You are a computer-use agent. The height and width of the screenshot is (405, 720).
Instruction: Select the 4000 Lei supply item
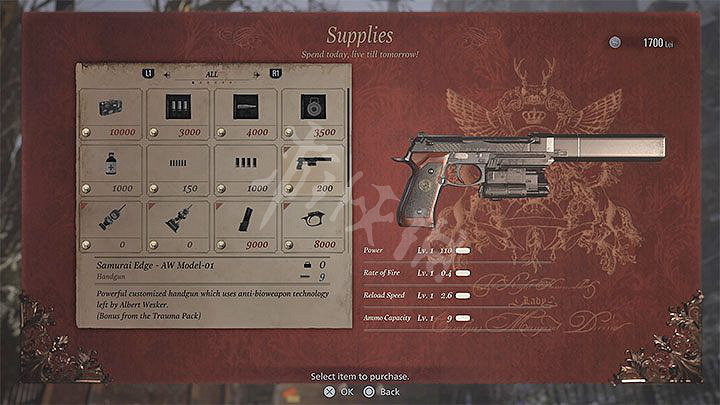pos(245,114)
